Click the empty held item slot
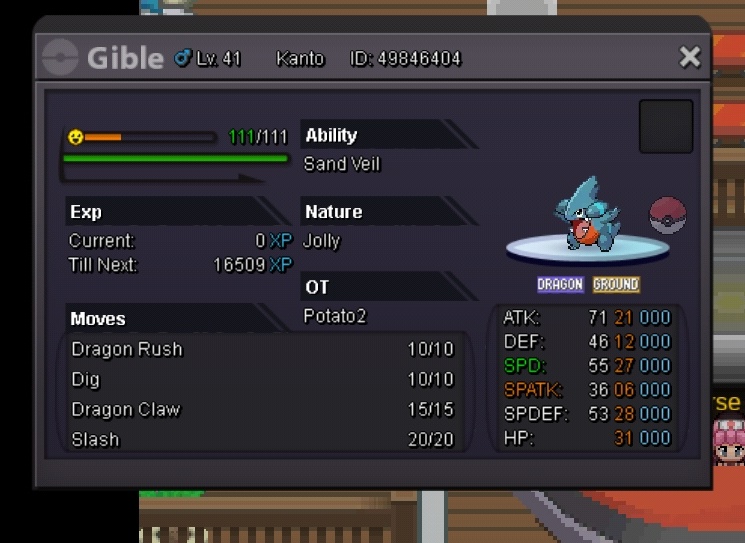Viewport: 745px width, 543px height. (666, 126)
